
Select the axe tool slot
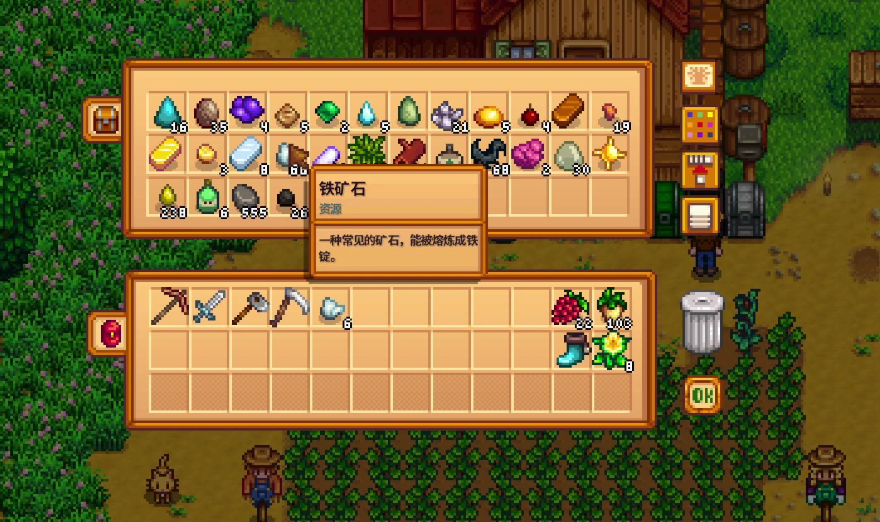[x=249, y=307]
